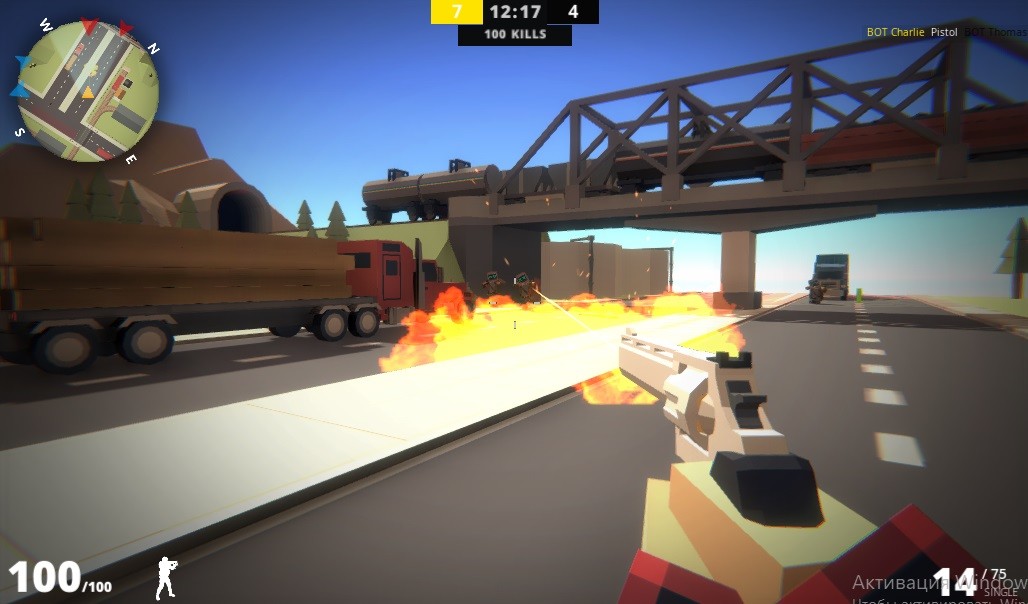Click the circular minimap
This screenshot has width=1028, height=604.
tap(88, 91)
